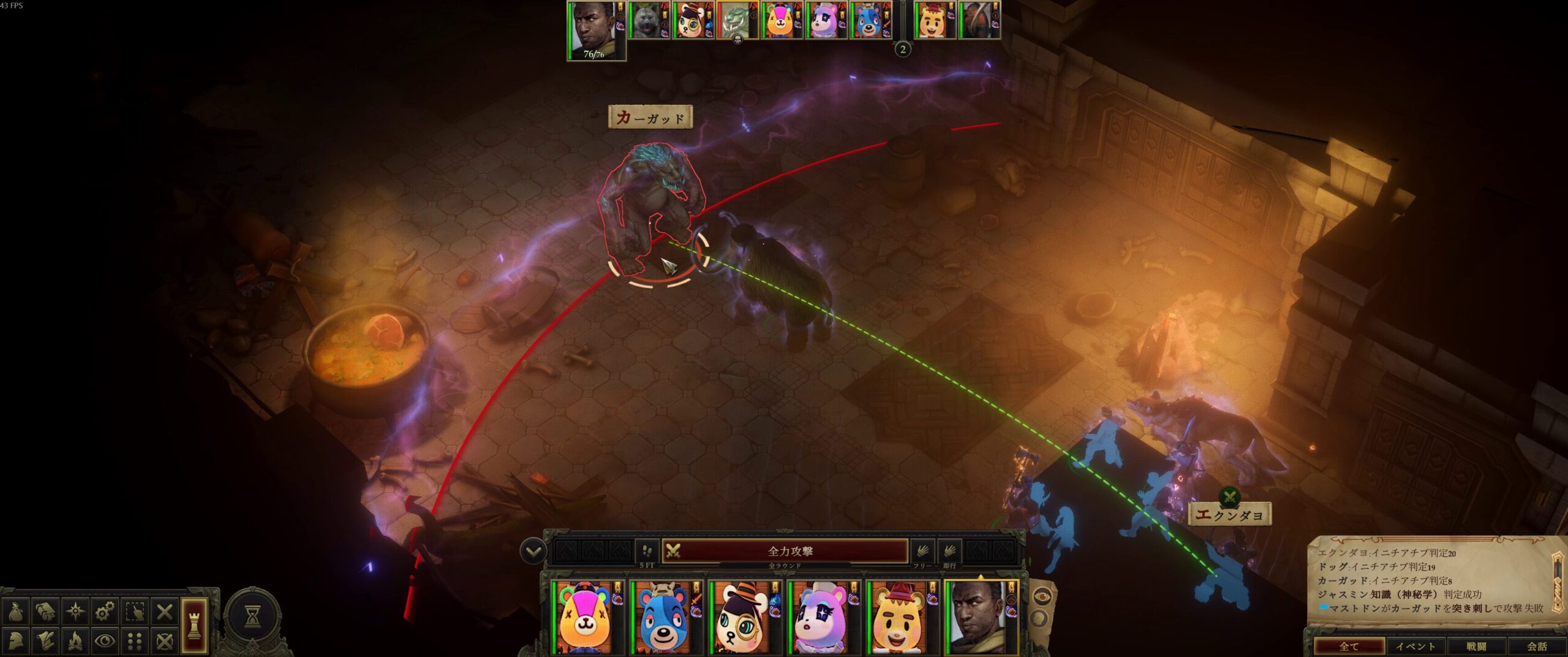Open the map compass star icon
Screen dimensions: 1568x657
(75, 612)
